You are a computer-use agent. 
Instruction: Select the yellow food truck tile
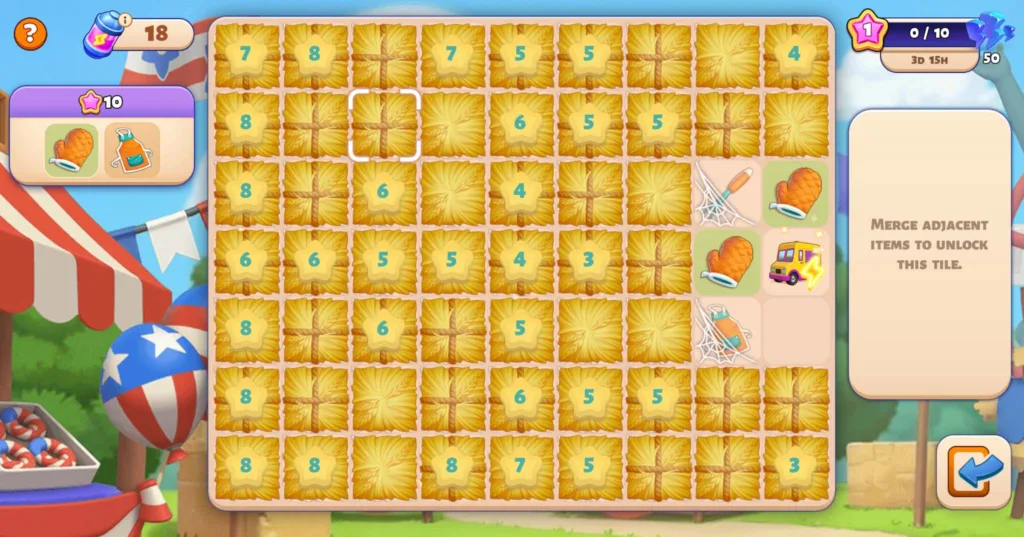click(795, 262)
